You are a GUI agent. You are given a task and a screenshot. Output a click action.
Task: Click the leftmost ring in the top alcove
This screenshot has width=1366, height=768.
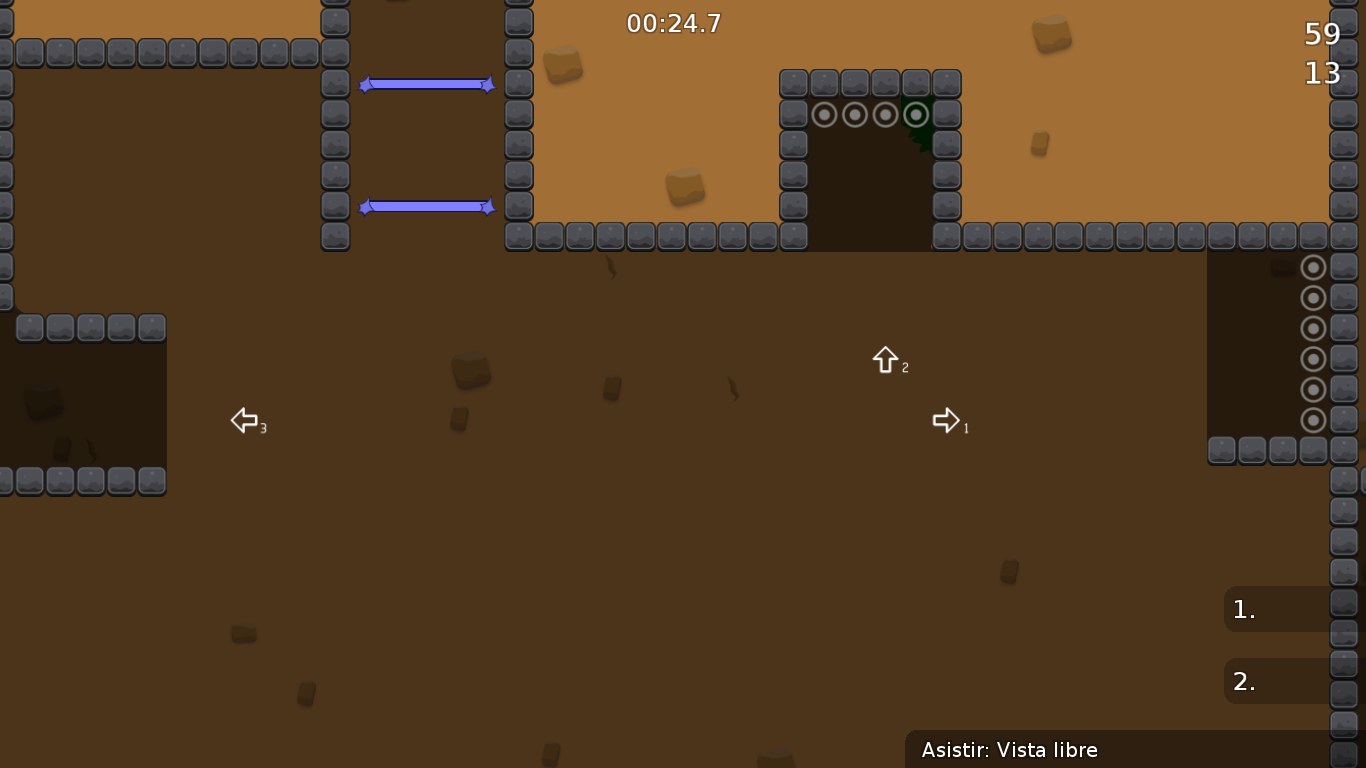coord(824,114)
